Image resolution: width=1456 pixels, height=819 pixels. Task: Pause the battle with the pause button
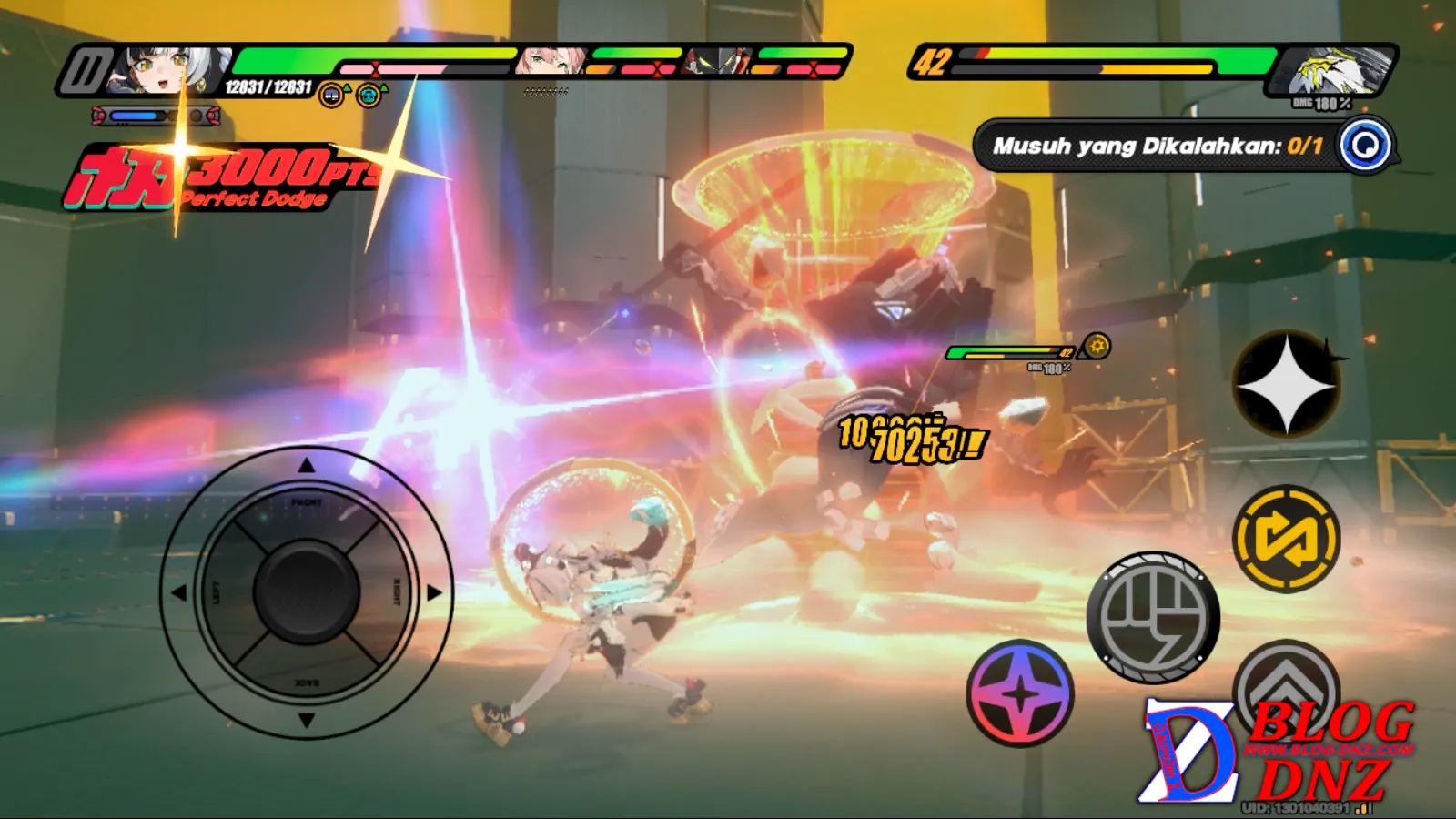click(x=85, y=71)
